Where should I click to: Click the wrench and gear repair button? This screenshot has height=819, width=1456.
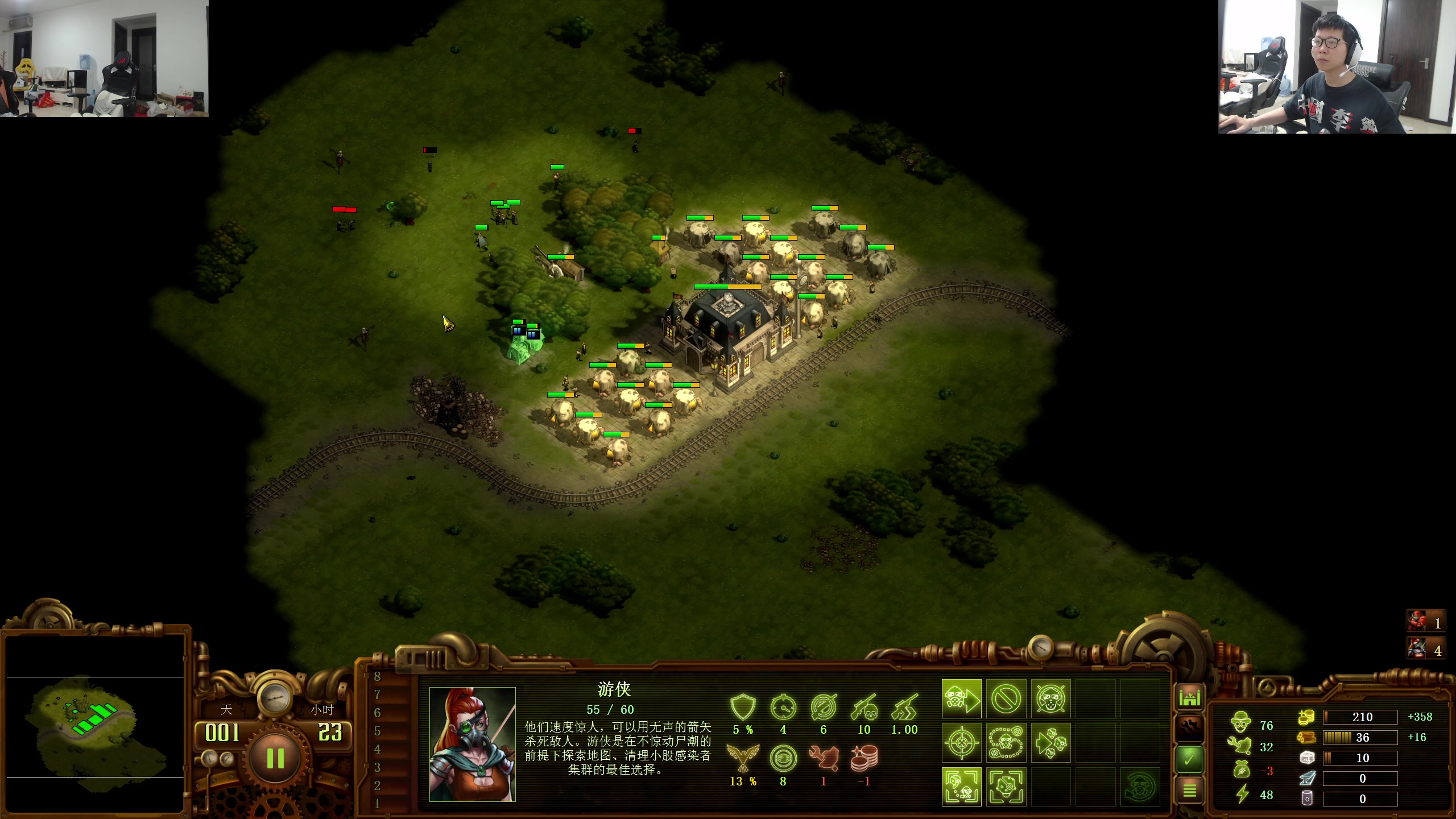tap(1189, 728)
